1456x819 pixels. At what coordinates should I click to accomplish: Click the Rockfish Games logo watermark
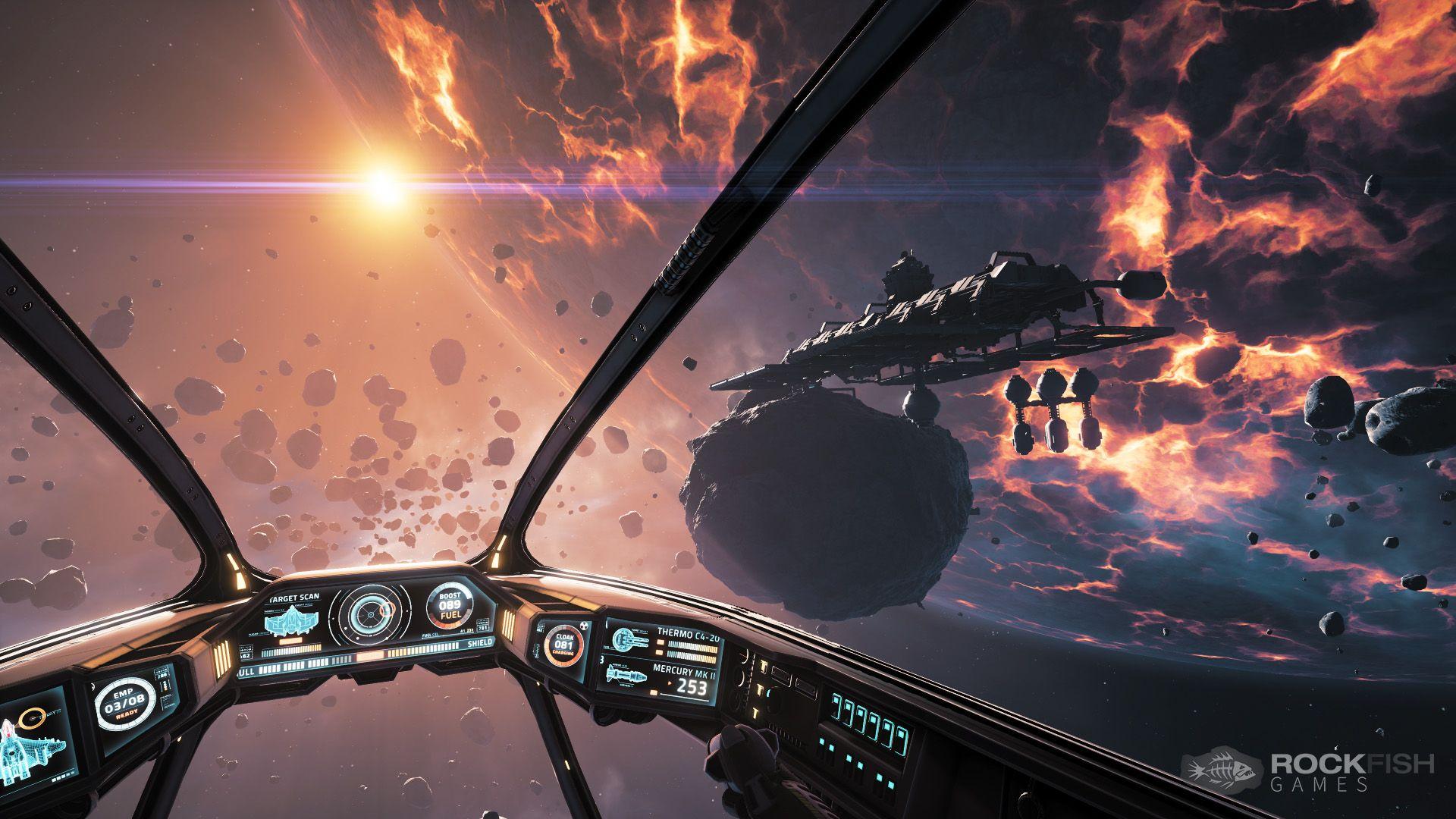pyautogui.click(x=1307, y=772)
